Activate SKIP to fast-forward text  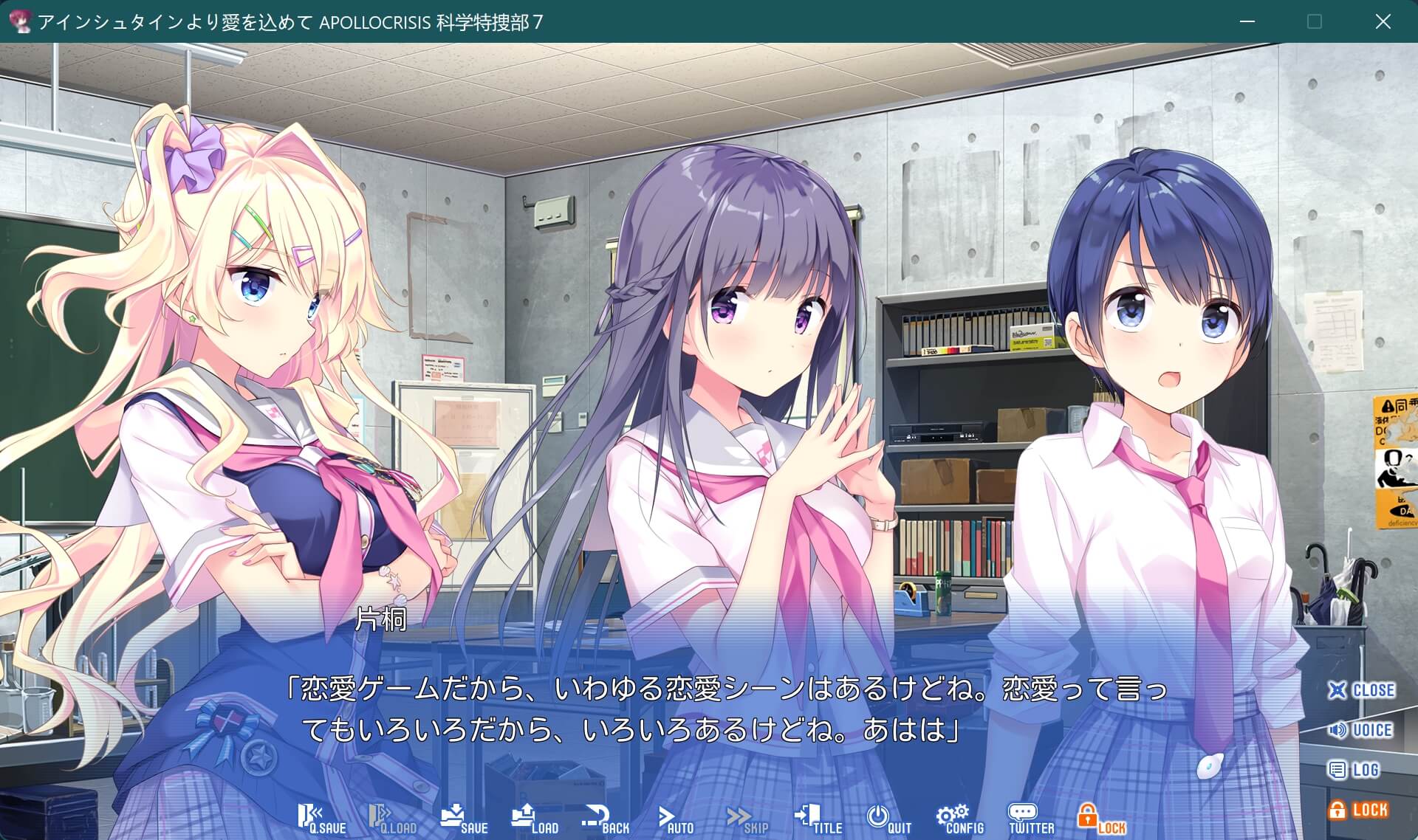[x=747, y=819]
